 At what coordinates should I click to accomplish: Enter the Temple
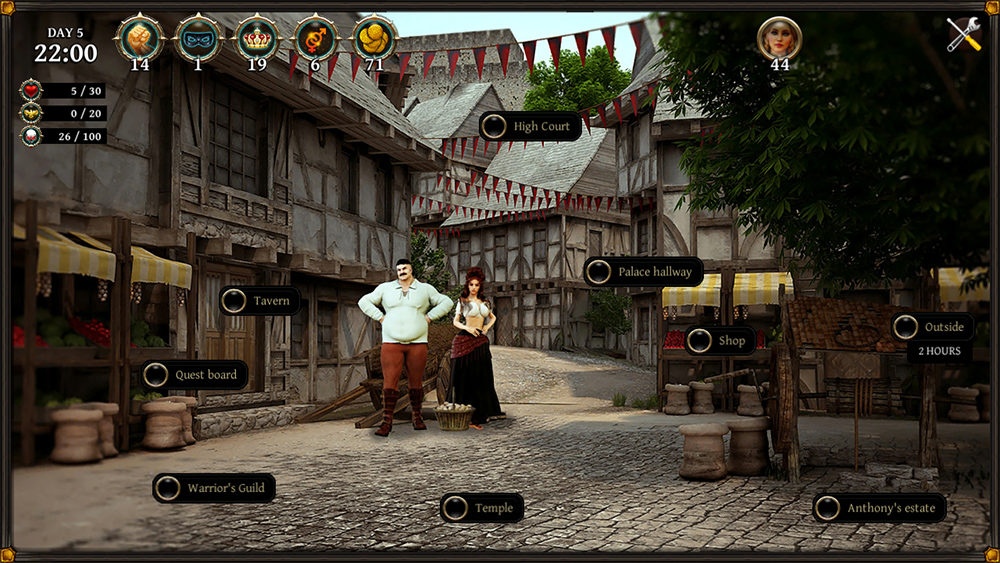(x=482, y=508)
